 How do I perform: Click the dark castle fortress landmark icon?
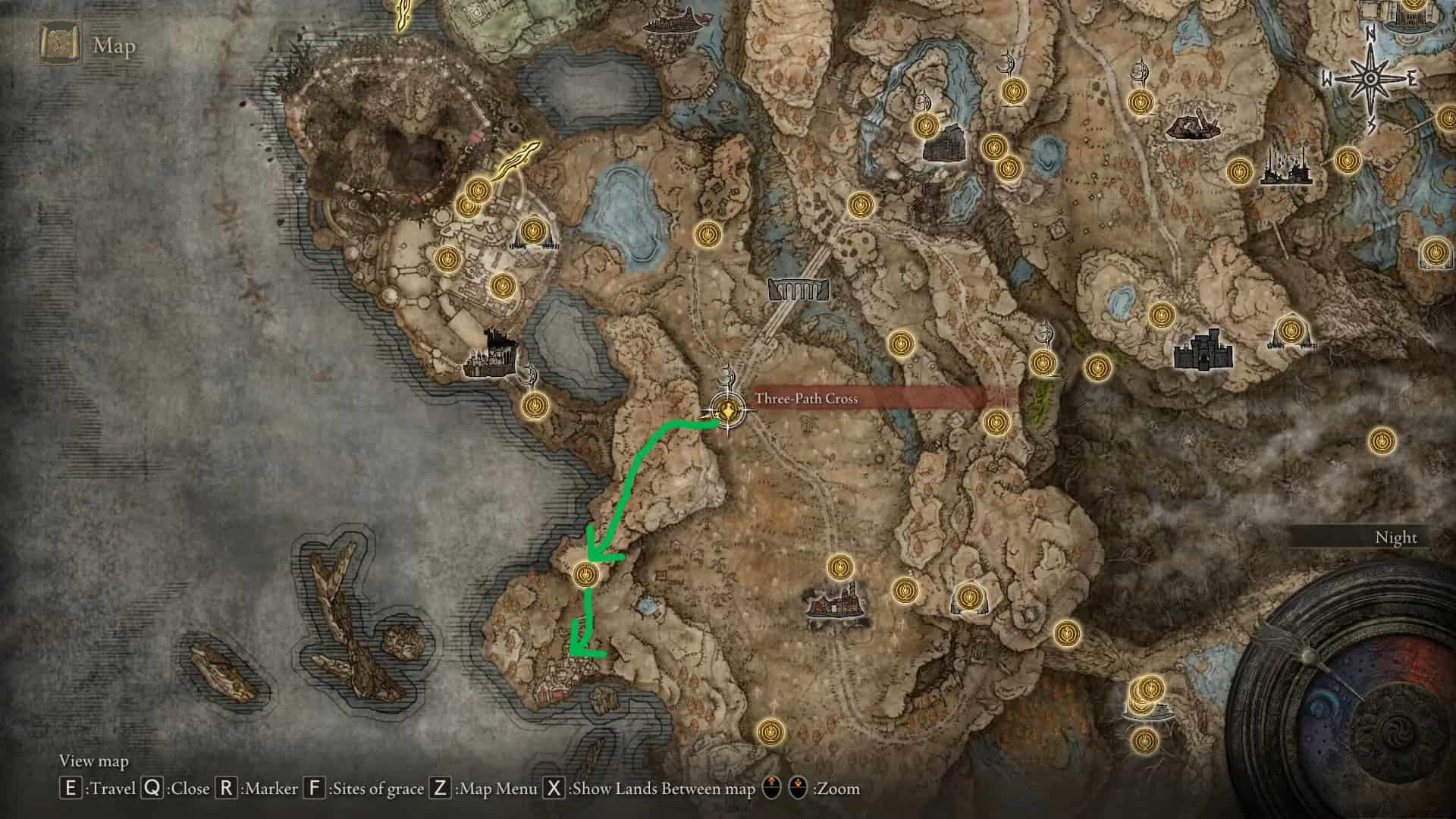coord(1203,350)
